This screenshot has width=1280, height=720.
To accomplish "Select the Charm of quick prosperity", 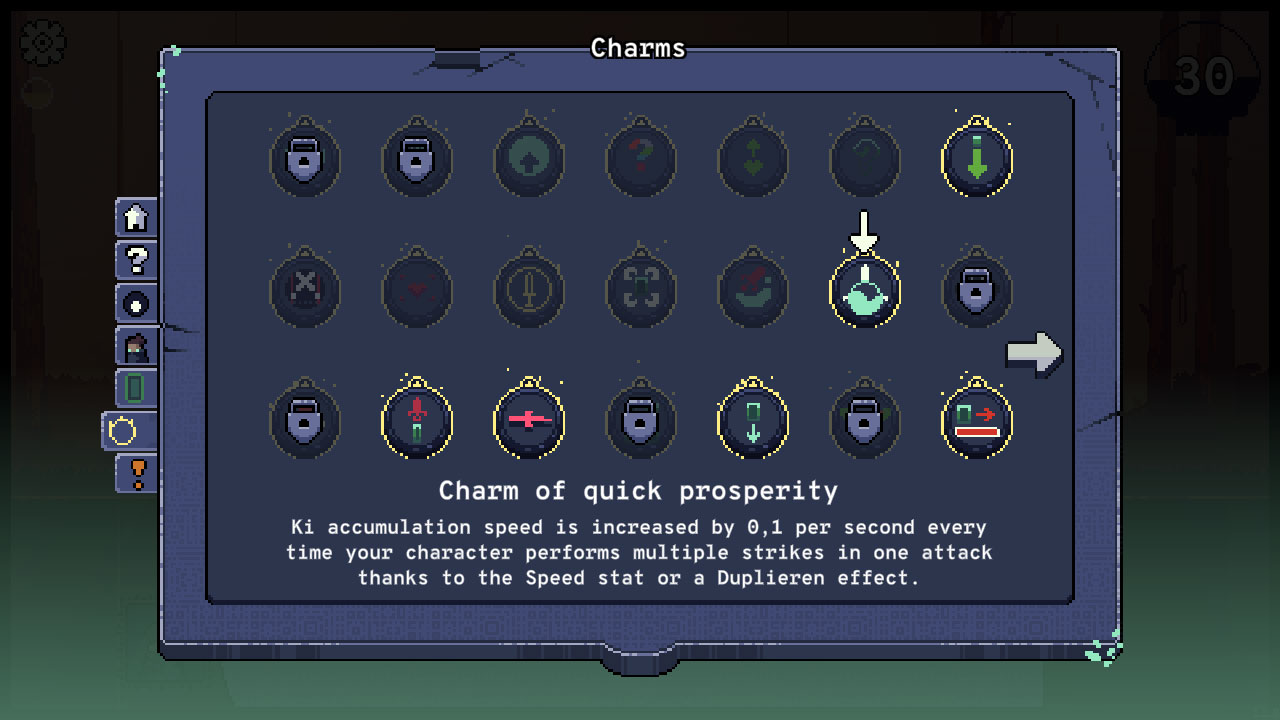I will tap(864, 291).
